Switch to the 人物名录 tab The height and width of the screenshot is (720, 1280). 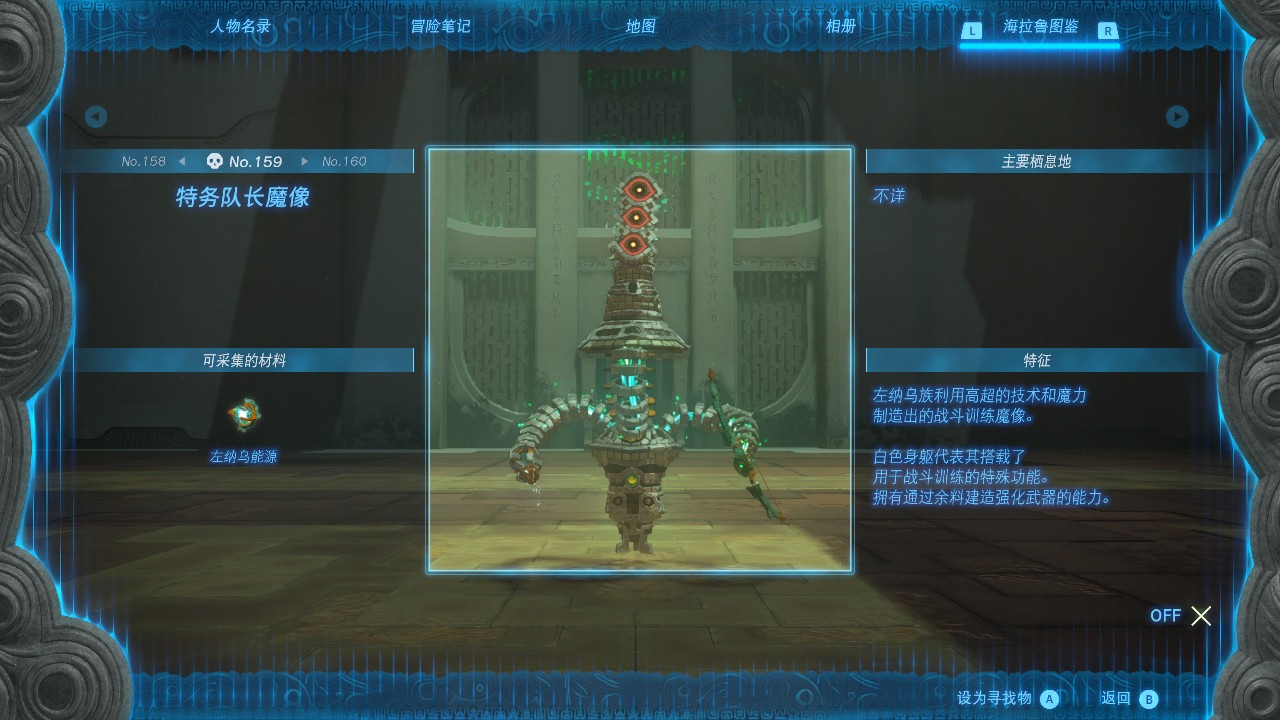(x=240, y=27)
